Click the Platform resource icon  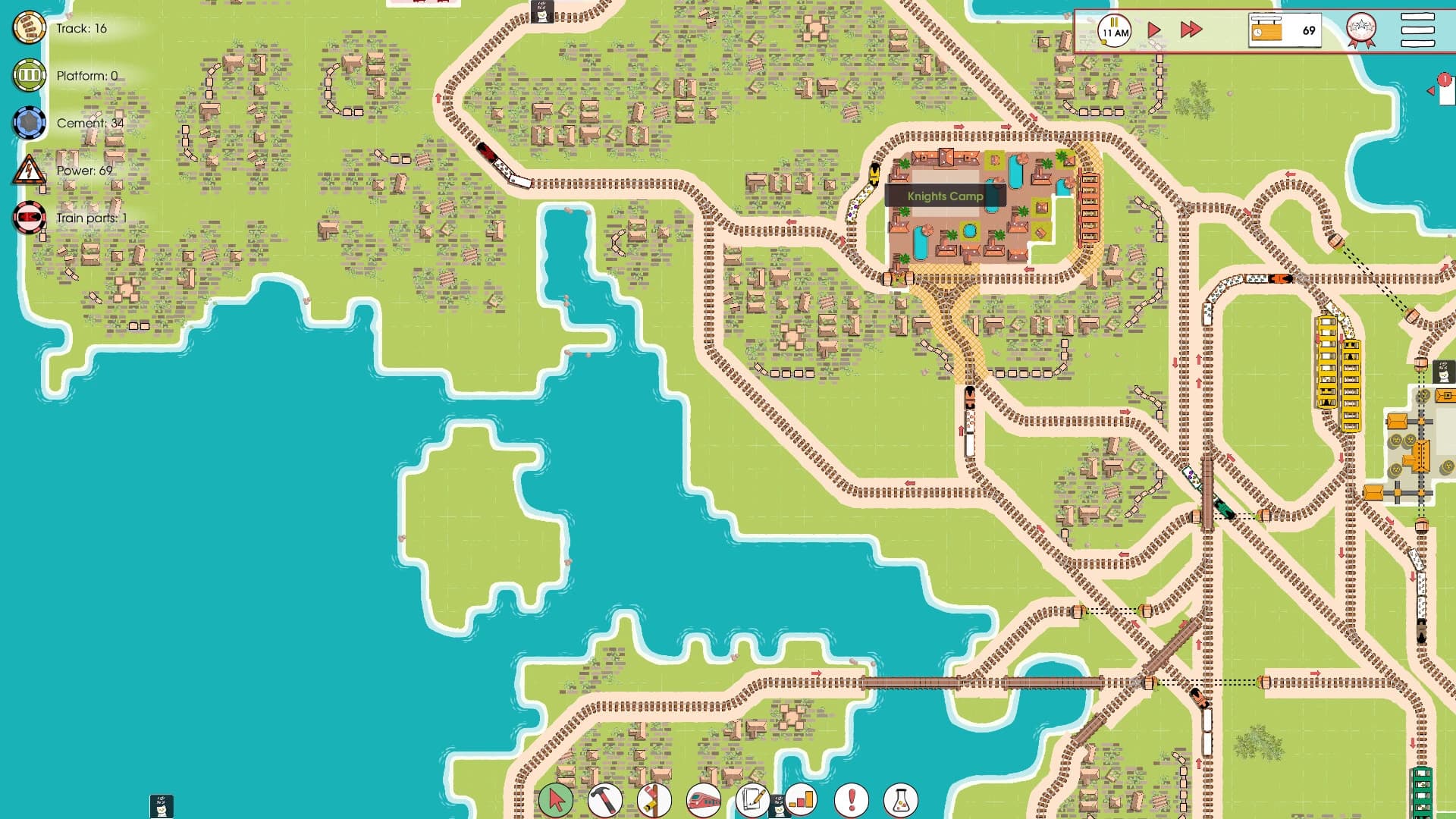point(27,75)
